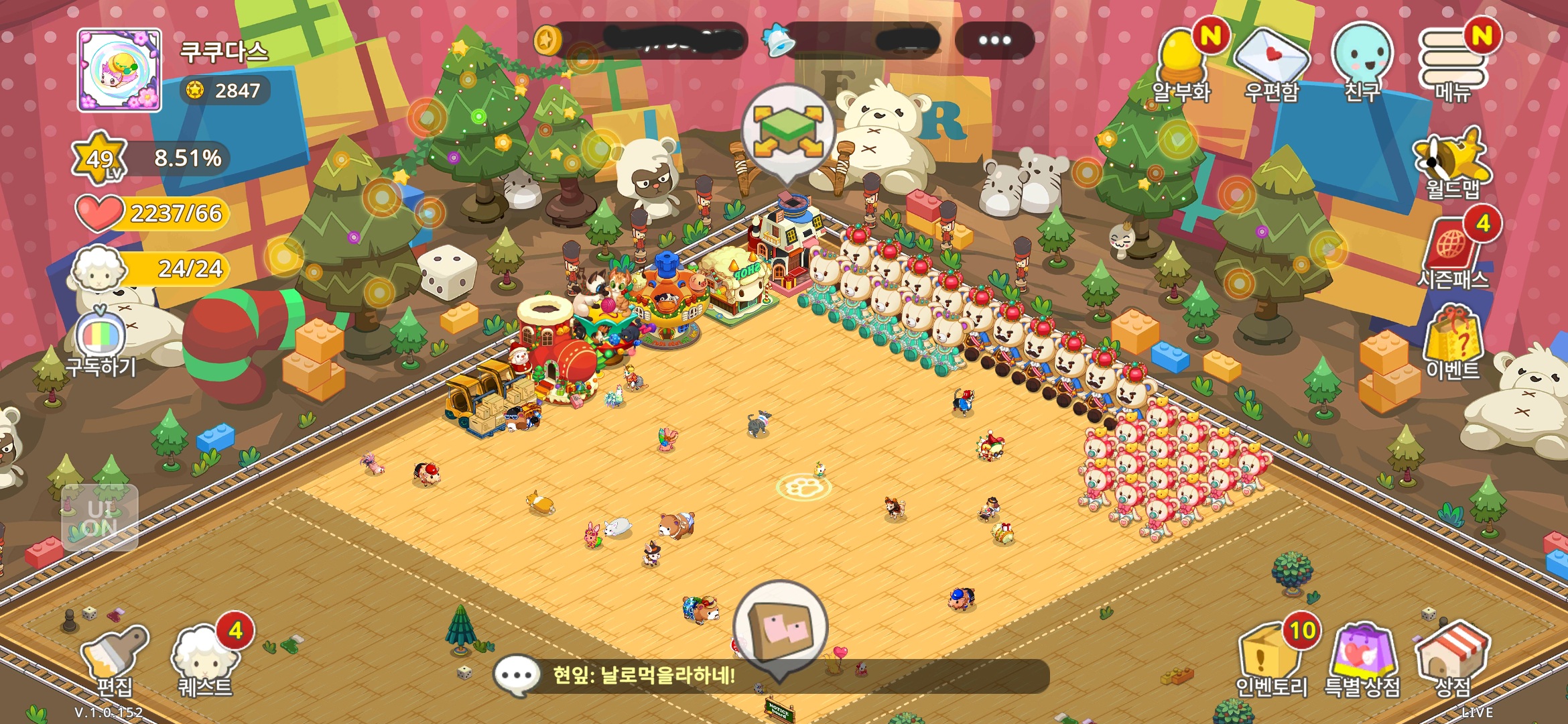Toggle the UI ON button
Viewport: 1568px width, 724px height.
[x=100, y=518]
